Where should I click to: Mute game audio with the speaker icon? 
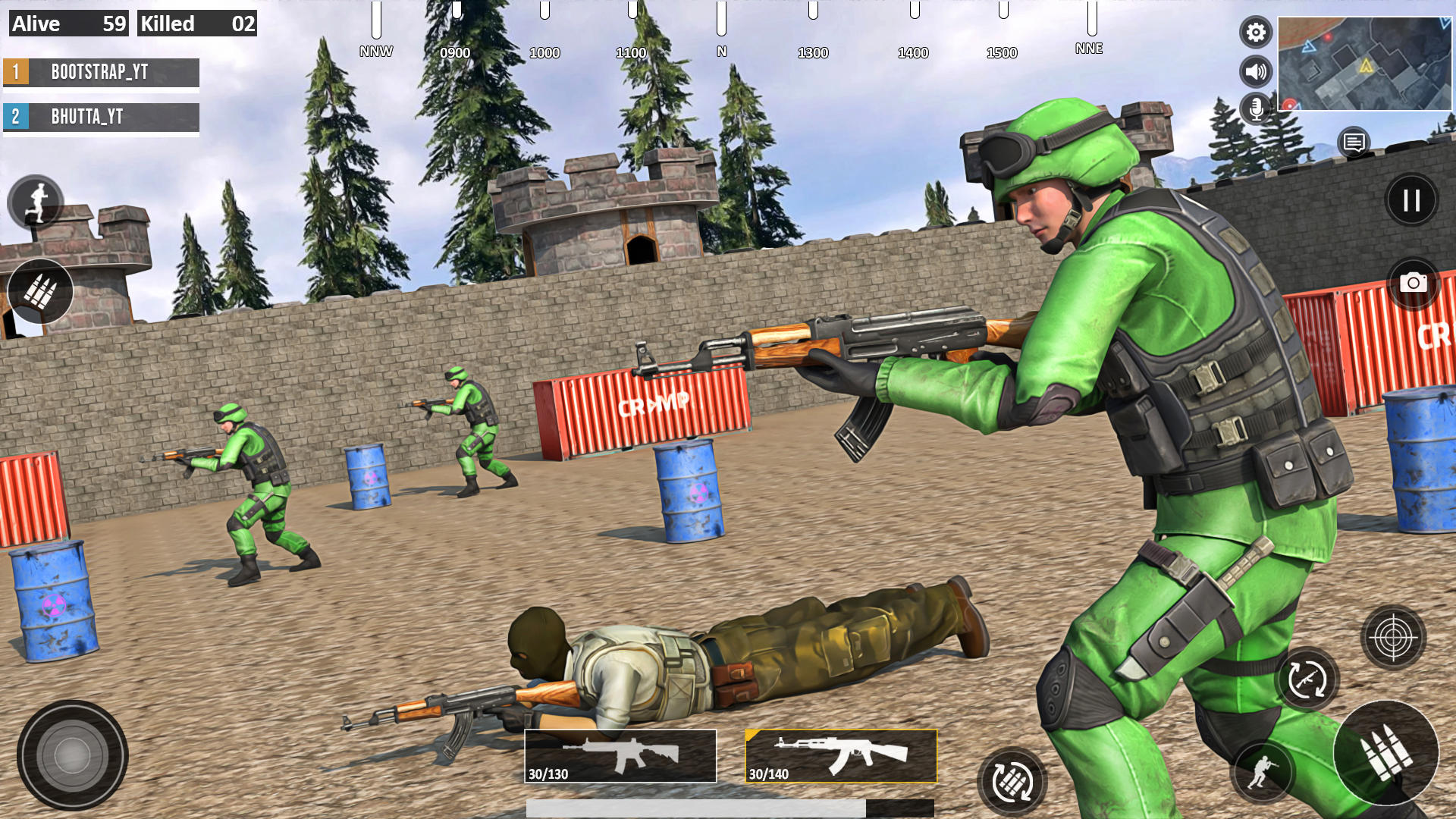[1257, 70]
